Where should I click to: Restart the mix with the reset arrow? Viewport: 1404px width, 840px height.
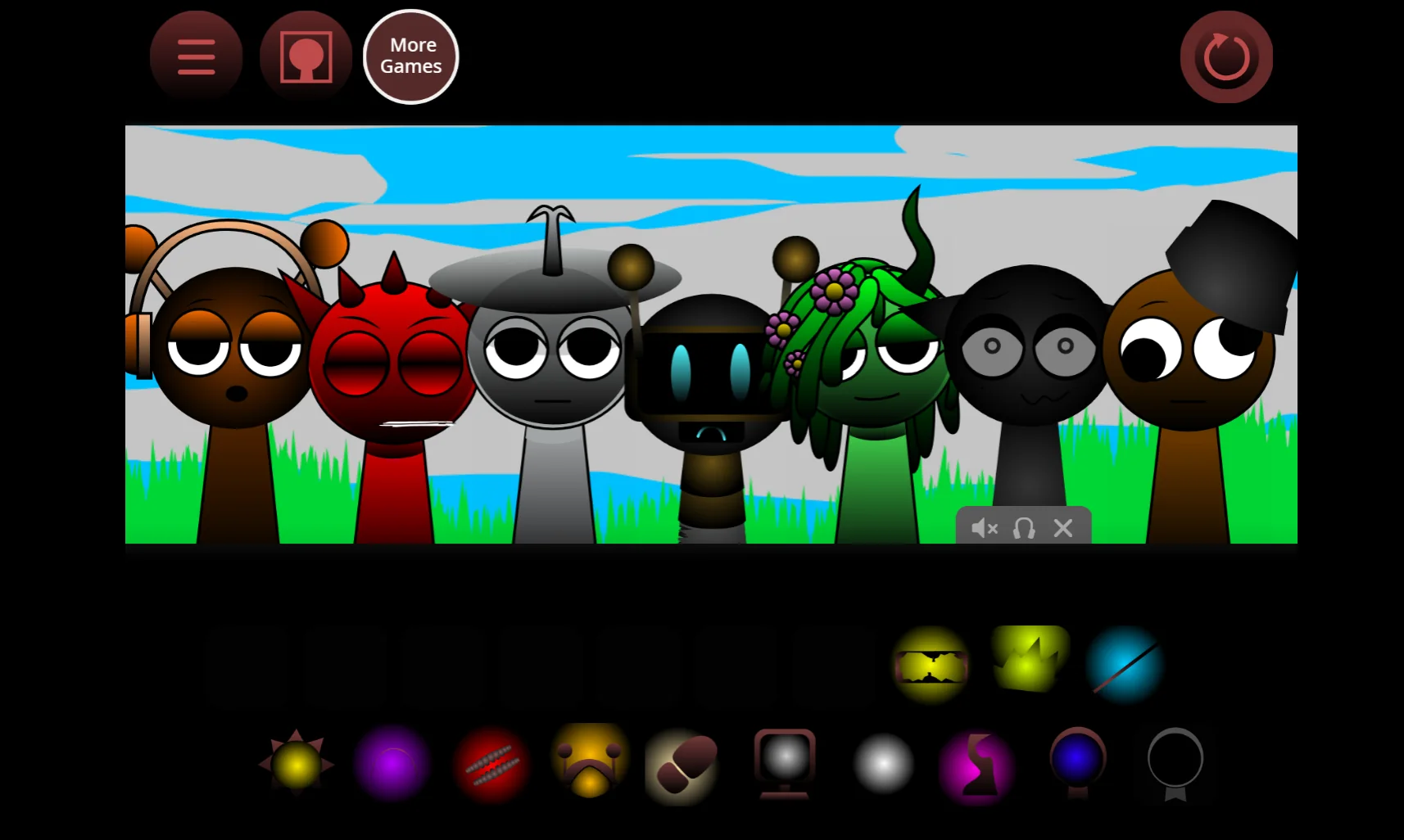pos(1225,56)
